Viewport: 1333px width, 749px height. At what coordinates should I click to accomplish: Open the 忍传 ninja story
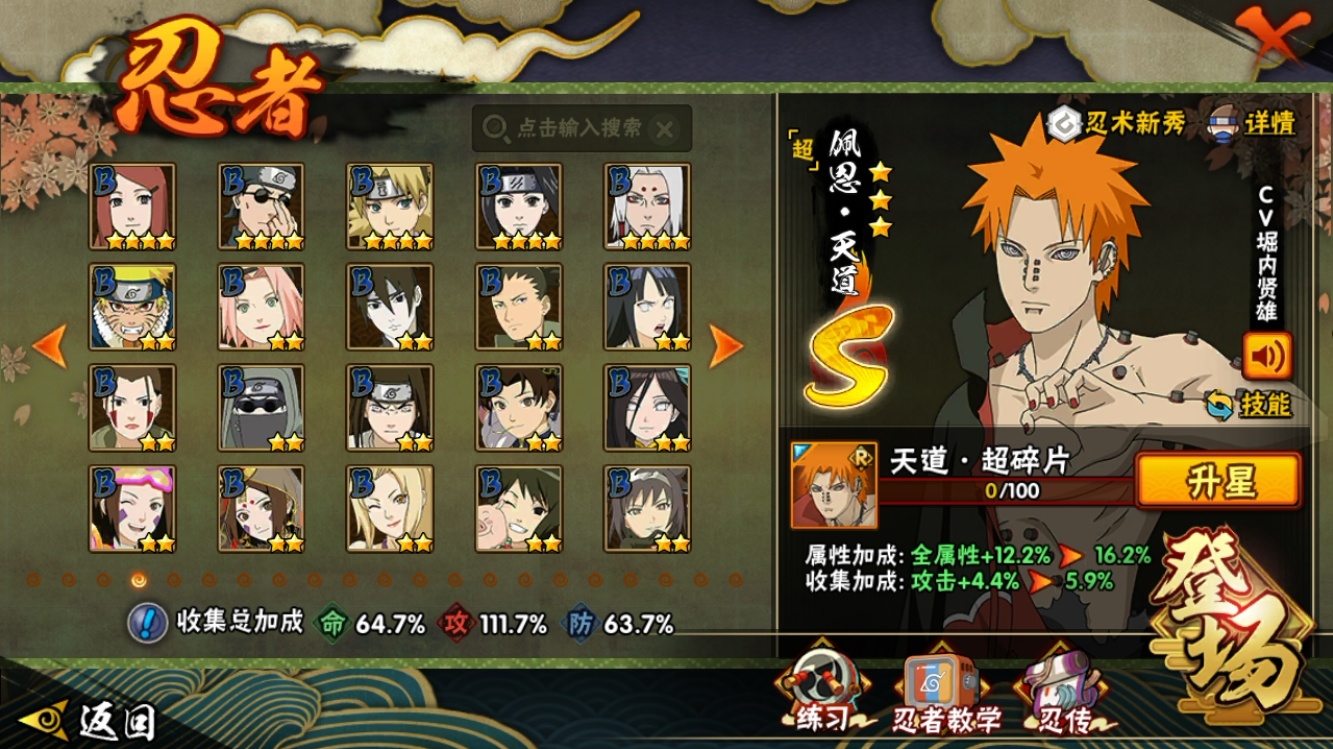(x=1060, y=695)
